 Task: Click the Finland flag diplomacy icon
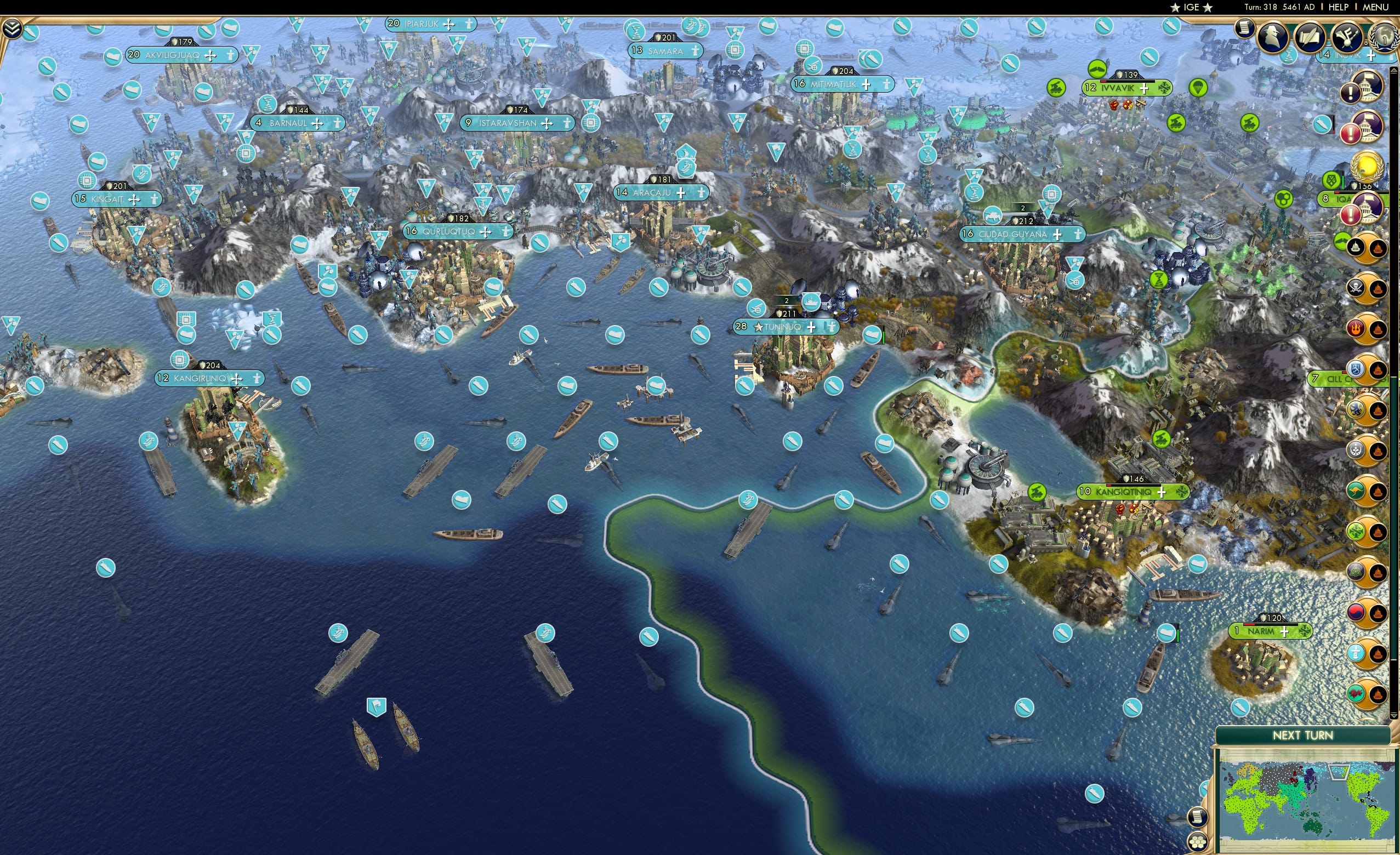pyautogui.click(x=1356, y=370)
